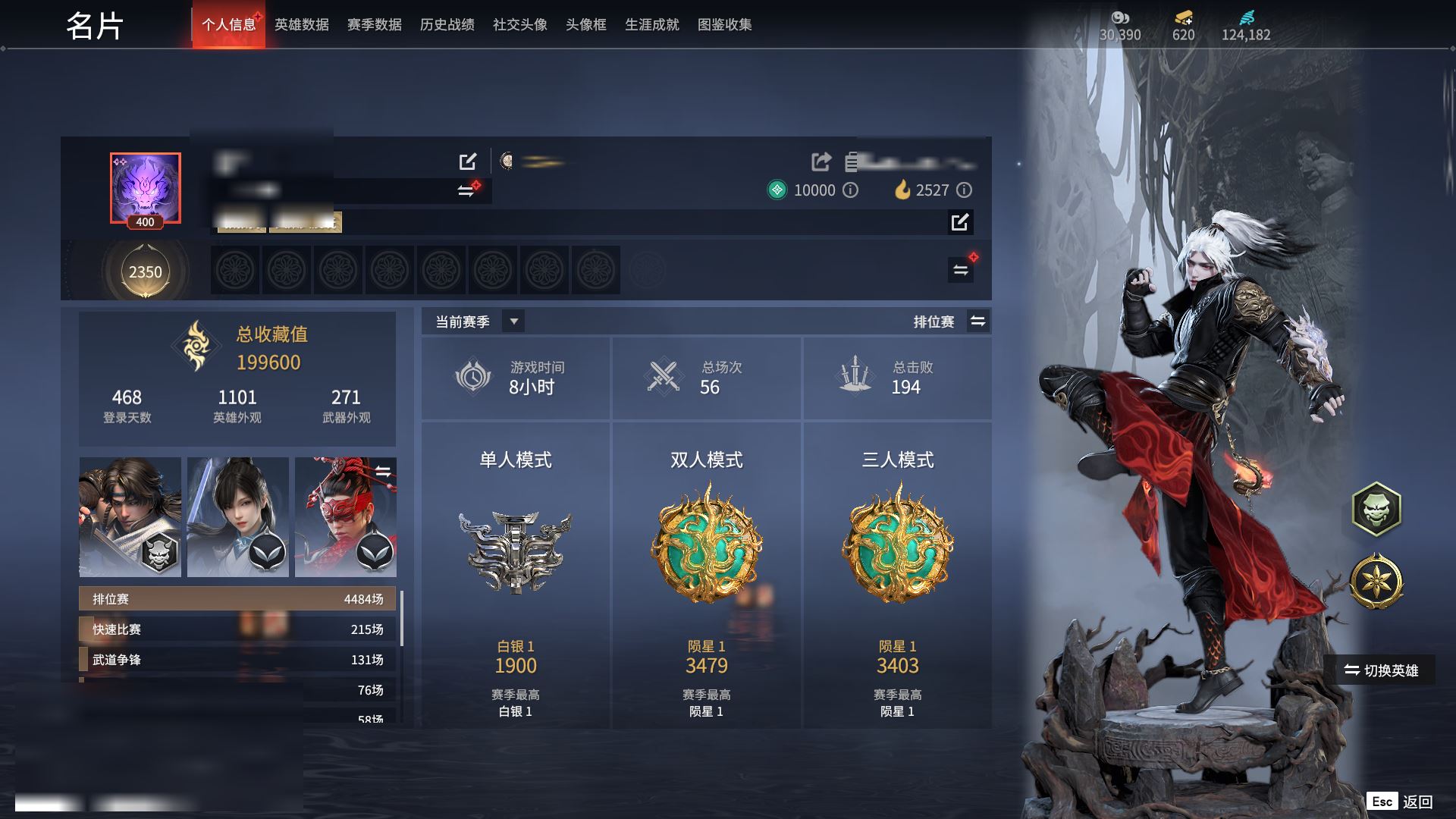Open the headband male hero portrait
The width and height of the screenshot is (1456, 819).
coord(130,516)
